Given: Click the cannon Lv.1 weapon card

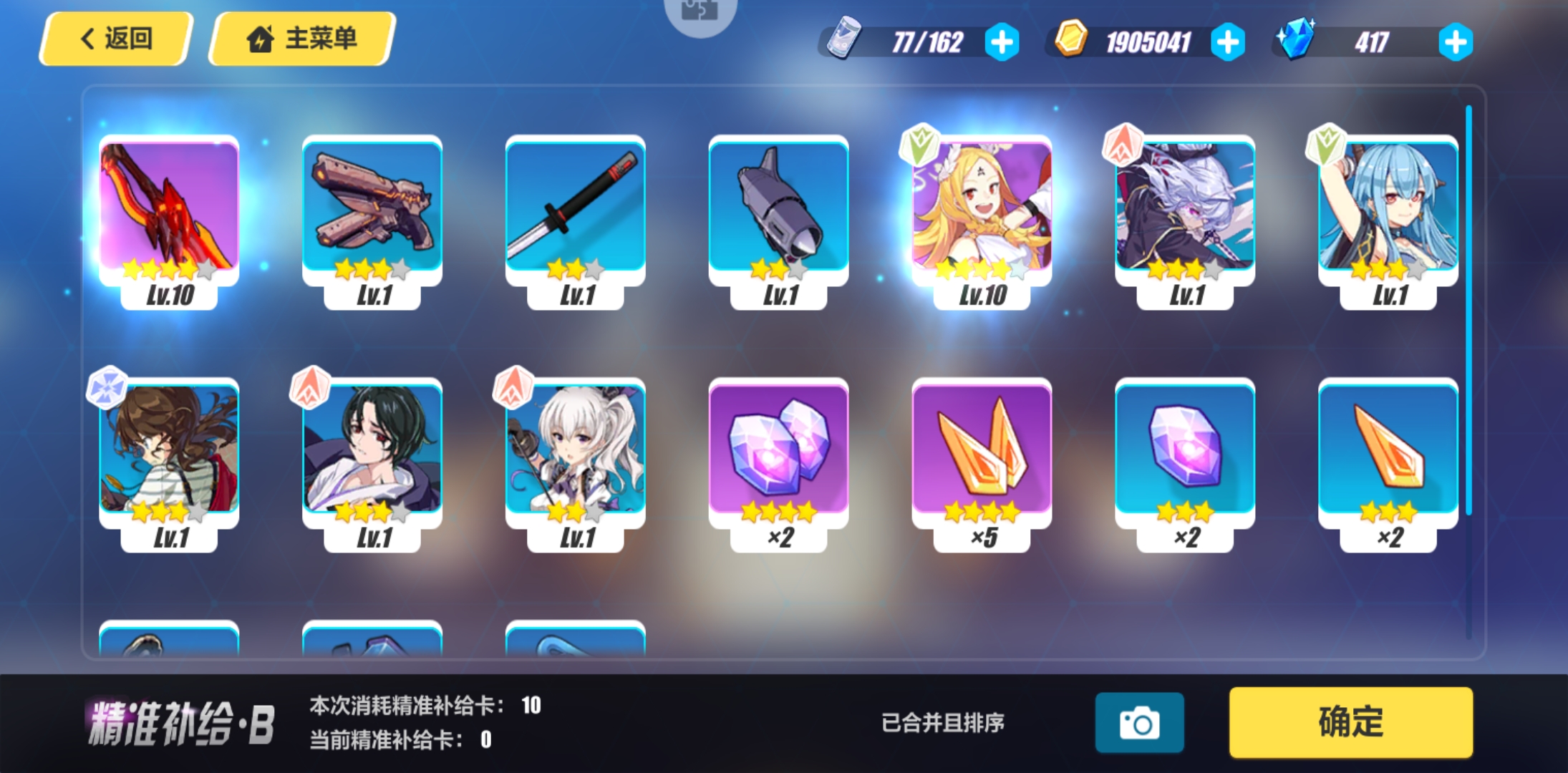Looking at the screenshot, I should click(x=778, y=208).
